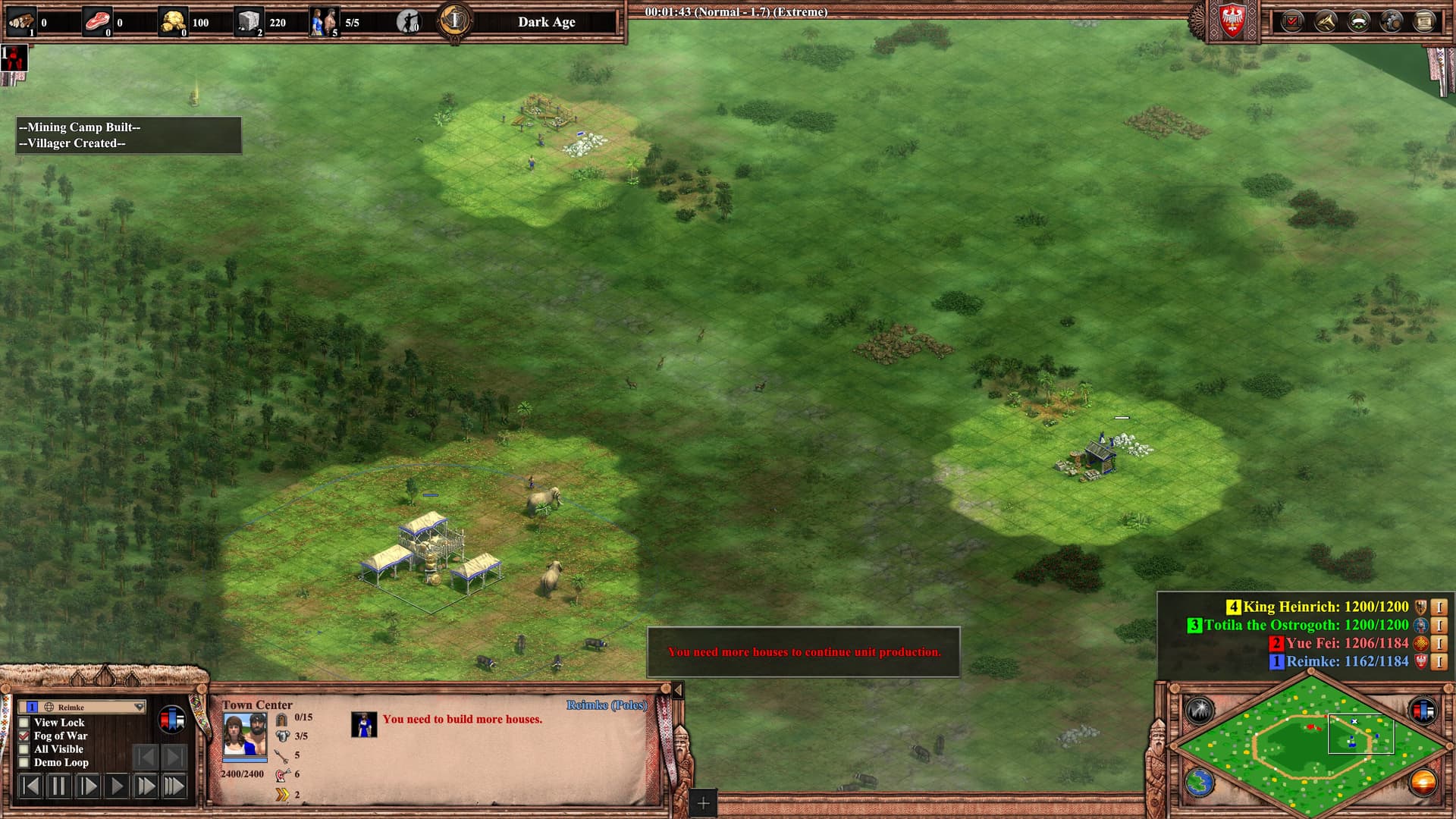Choose the double-arrow fast forward speed
Viewport: 1456px width, 819px height.
point(146,786)
